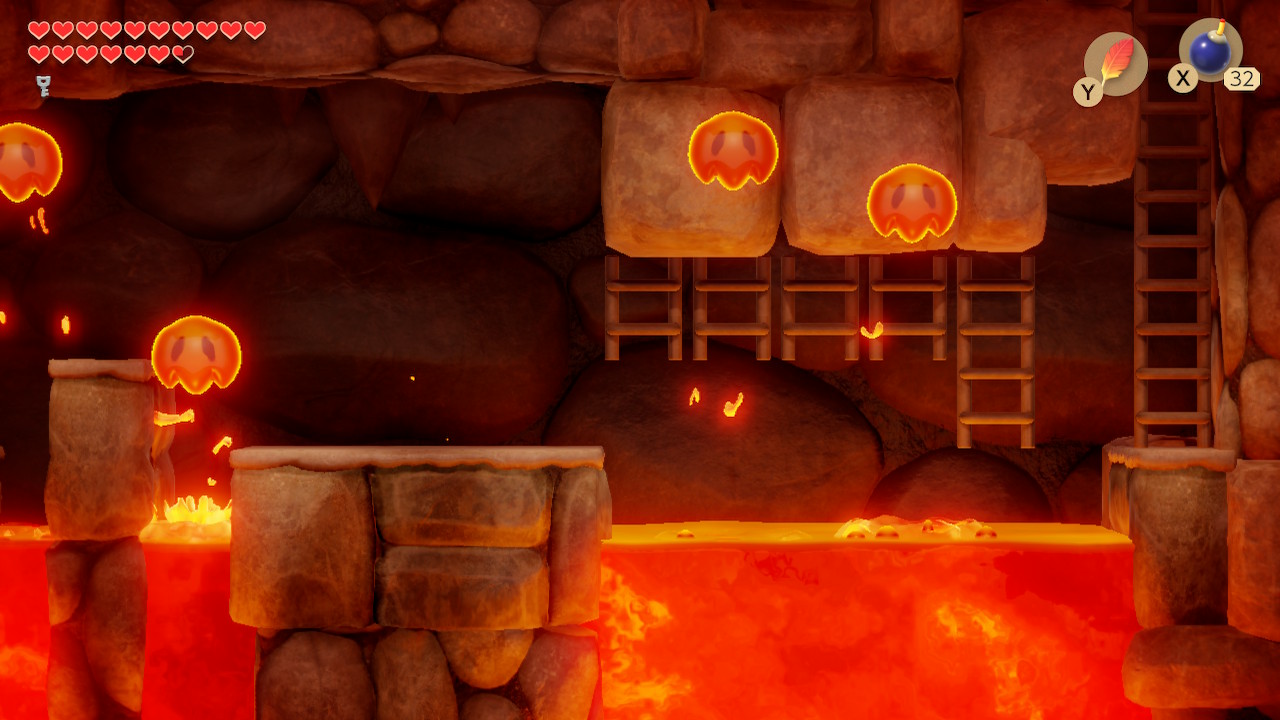Click the small key icon under the hearts
1280x720 pixels.
tap(43, 85)
